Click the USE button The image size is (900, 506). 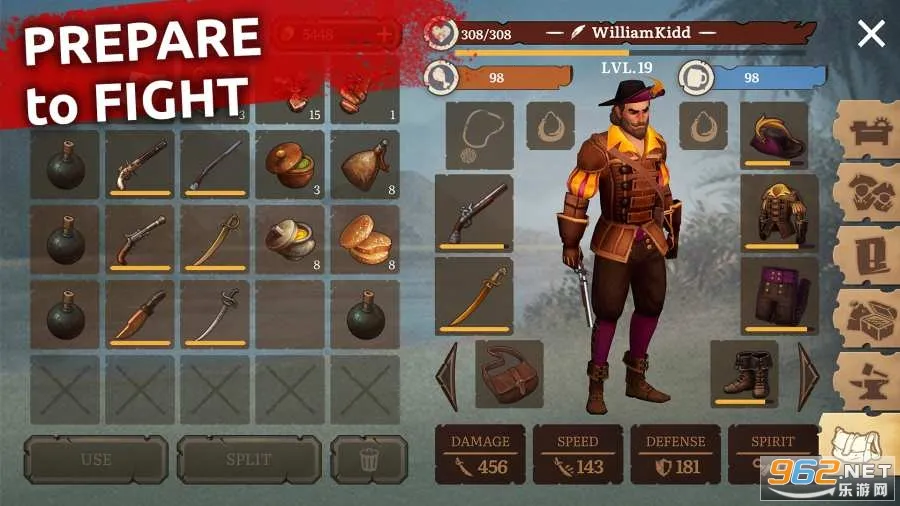click(x=96, y=460)
